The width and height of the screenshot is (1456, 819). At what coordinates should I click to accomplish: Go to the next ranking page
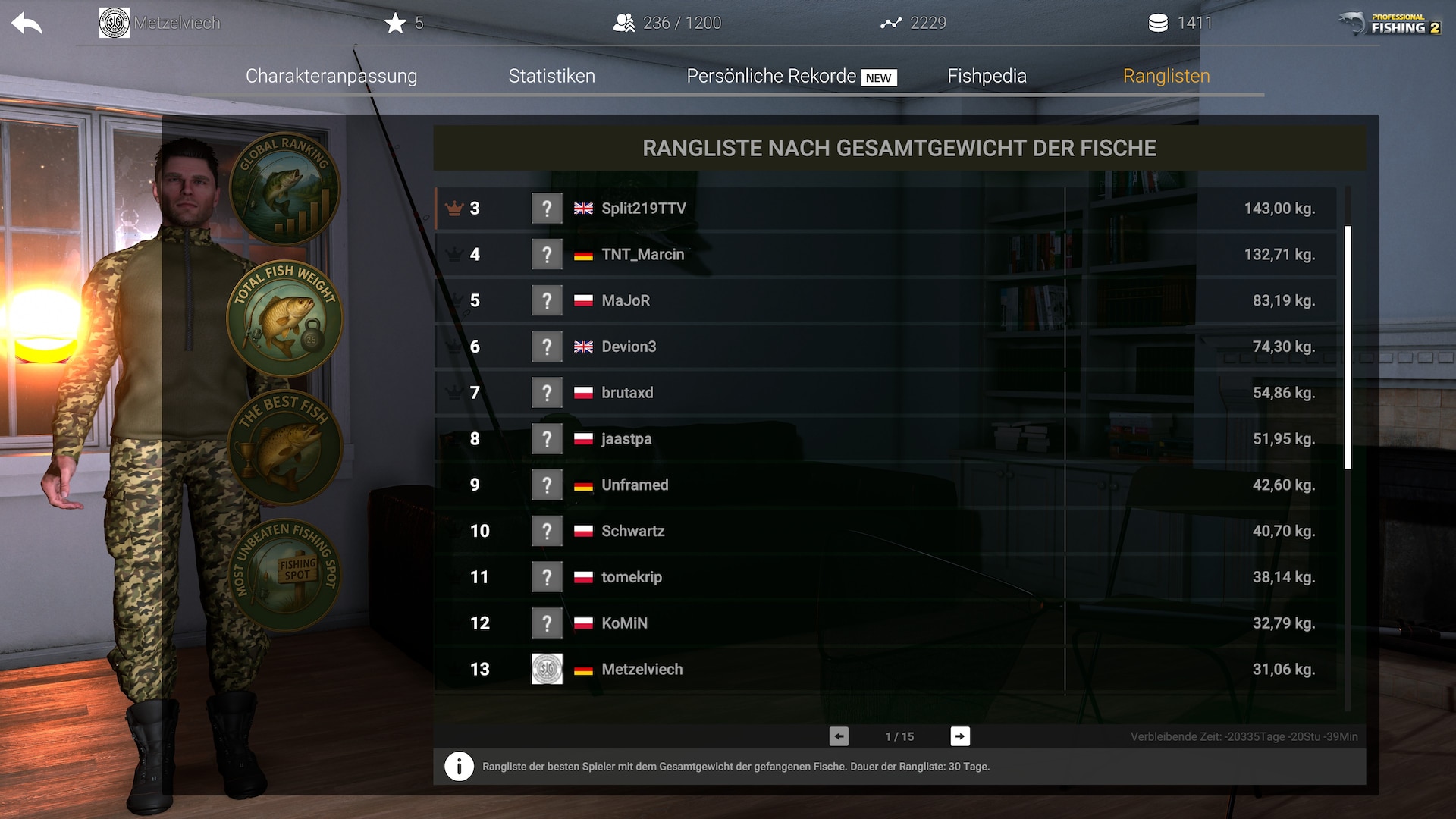[960, 736]
